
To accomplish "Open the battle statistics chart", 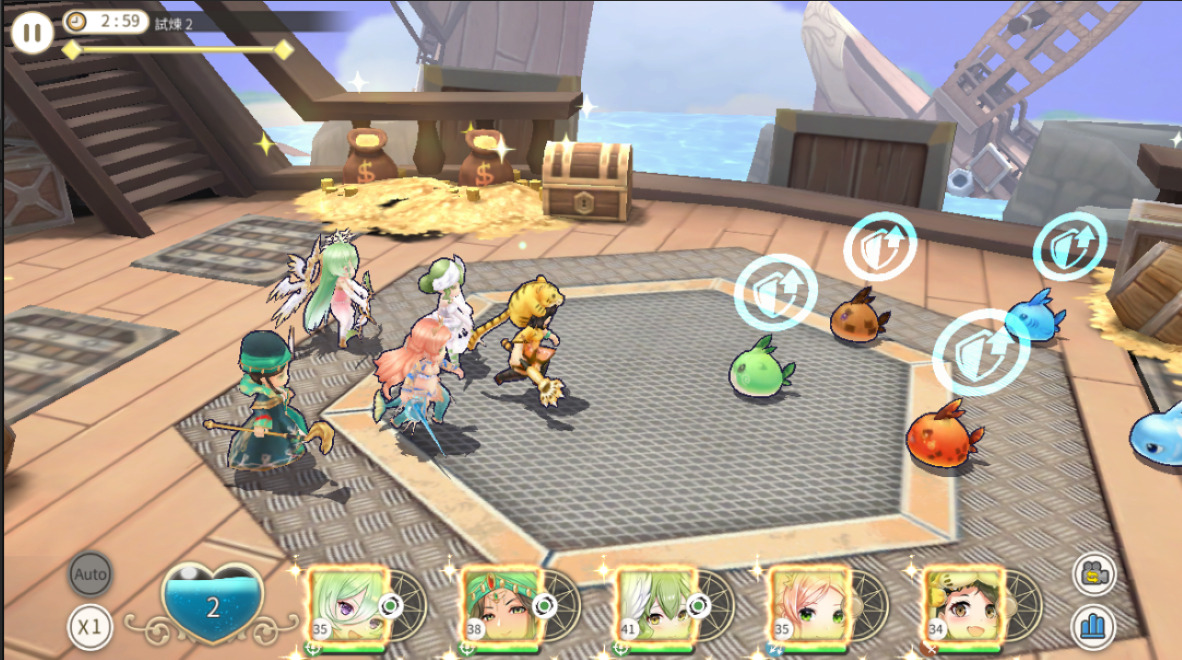I will pyautogui.click(x=1094, y=627).
